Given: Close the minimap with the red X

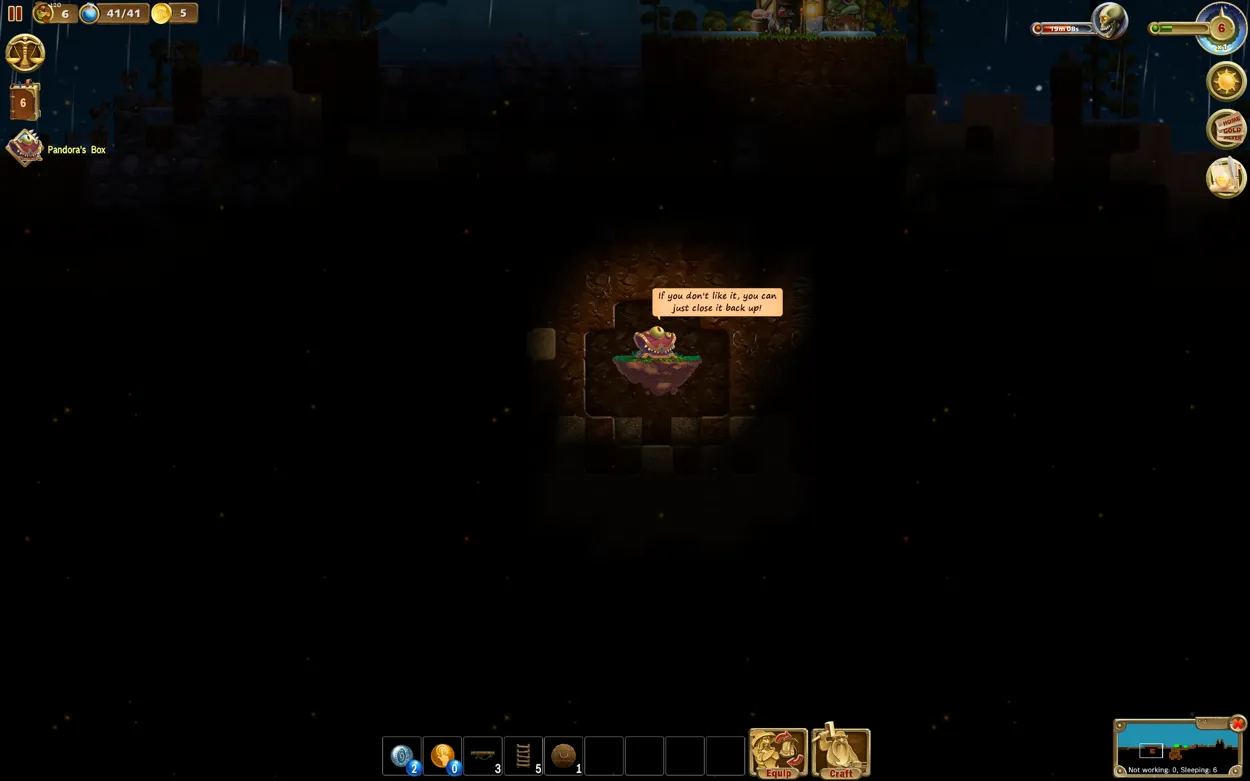Looking at the screenshot, I should [1238, 724].
